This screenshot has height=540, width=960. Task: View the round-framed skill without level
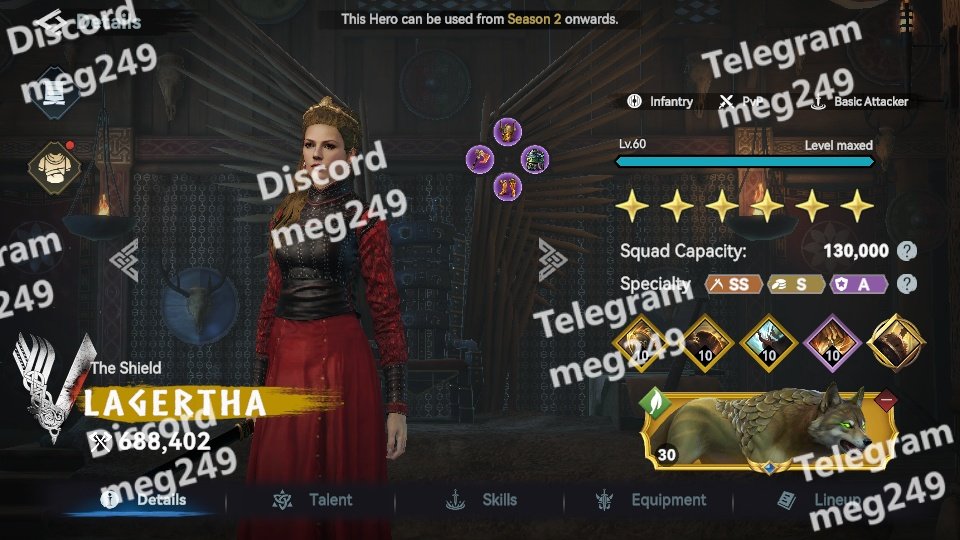896,343
